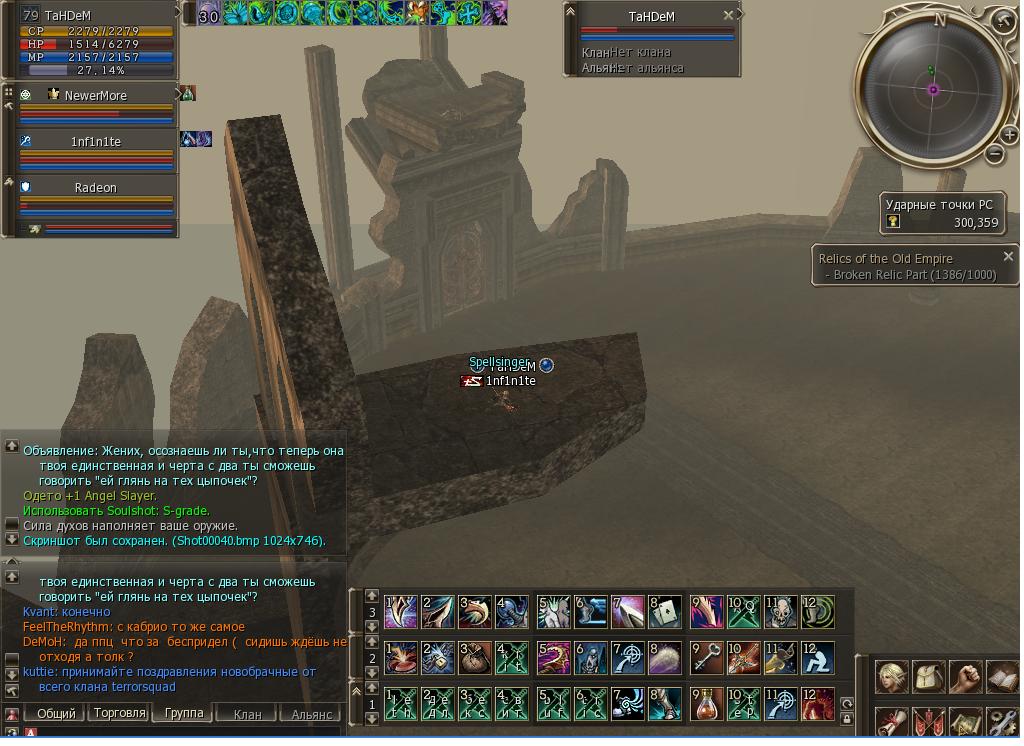Open the inventory bag icon
1024x746 pixels.
(x=929, y=677)
